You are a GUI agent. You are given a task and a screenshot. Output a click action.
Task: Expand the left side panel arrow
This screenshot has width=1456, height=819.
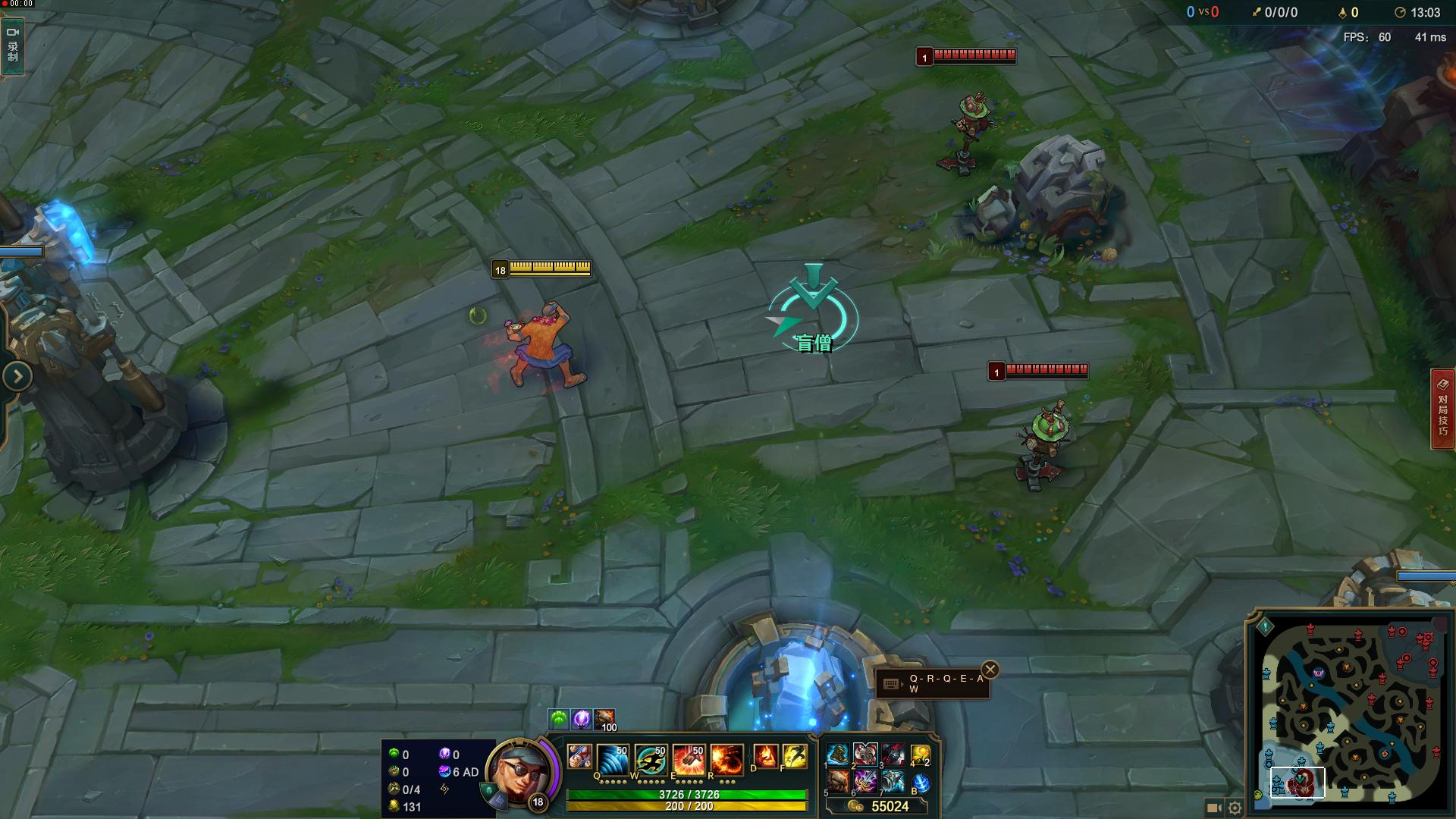[x=17, y=376]
